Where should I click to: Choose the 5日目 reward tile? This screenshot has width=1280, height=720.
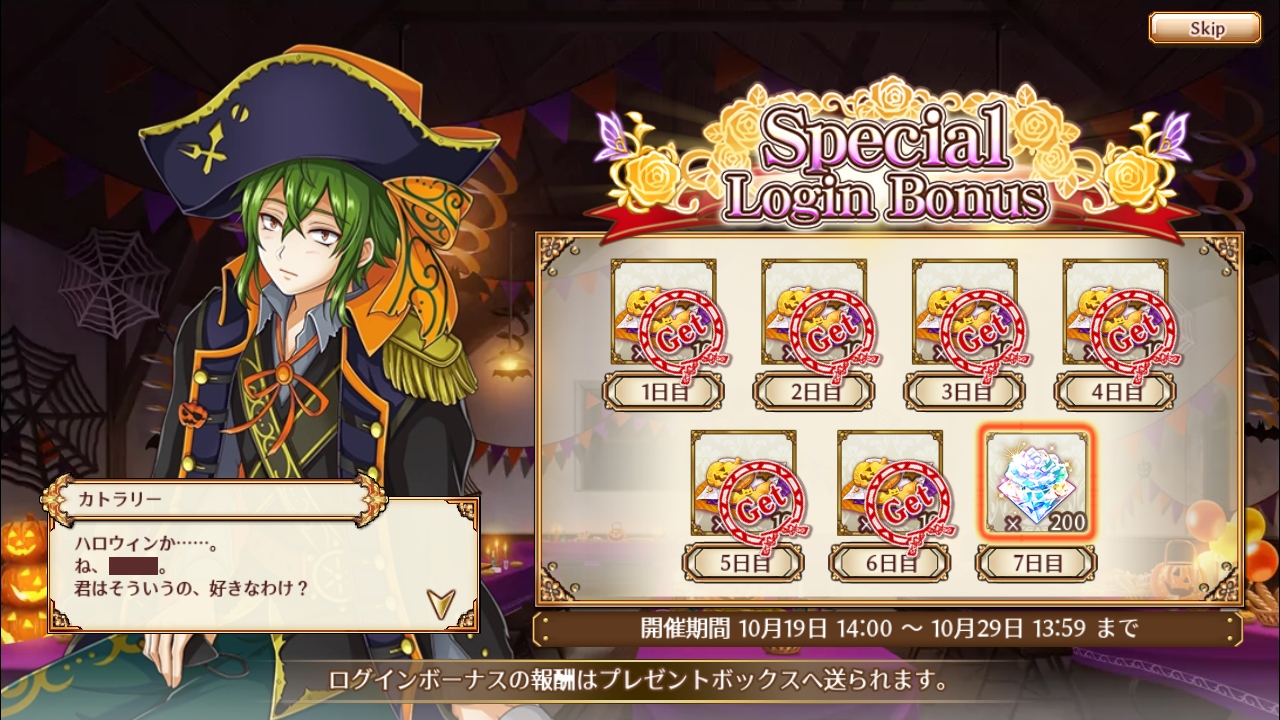pos(743,483)
